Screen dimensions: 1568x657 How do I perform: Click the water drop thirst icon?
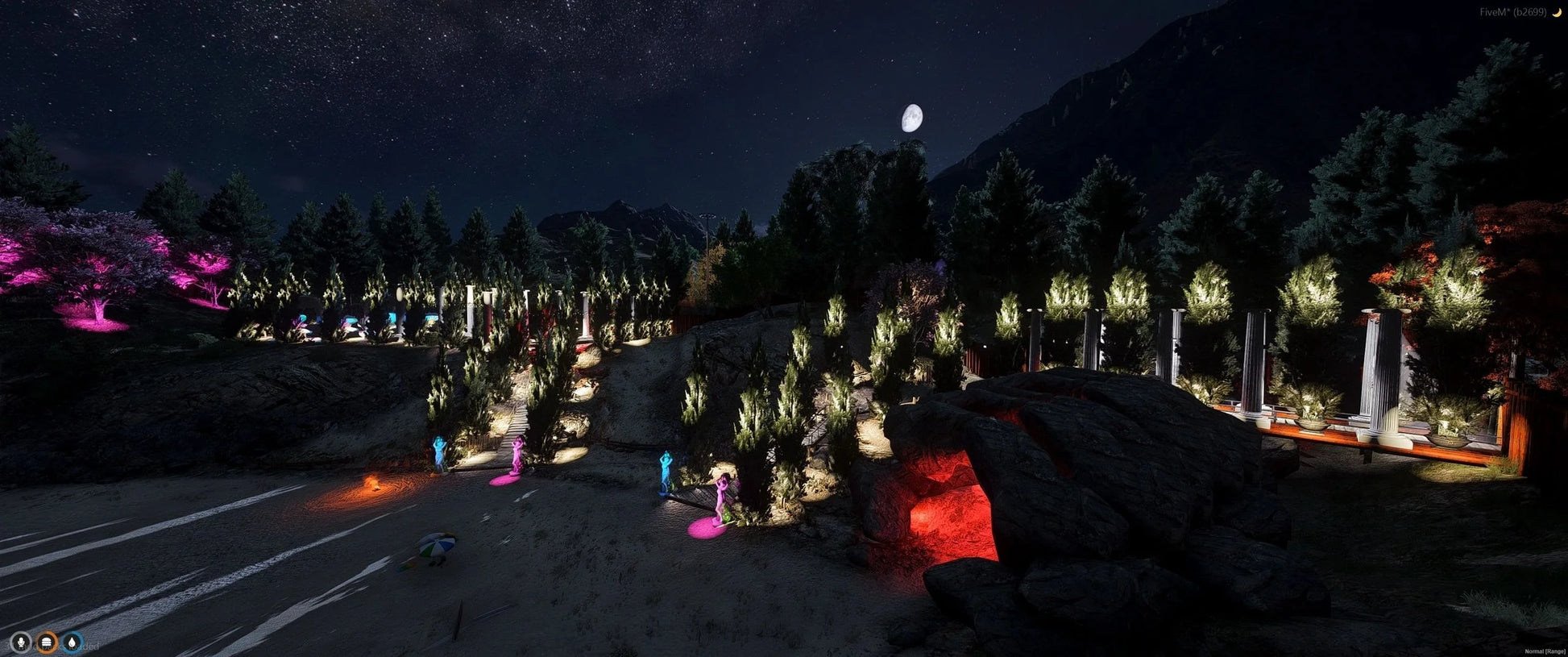[73, 642]
